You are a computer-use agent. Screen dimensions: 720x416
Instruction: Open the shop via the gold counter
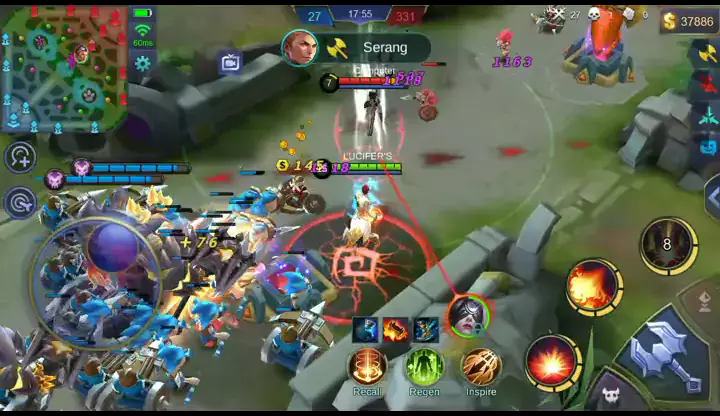click(689, 21)
